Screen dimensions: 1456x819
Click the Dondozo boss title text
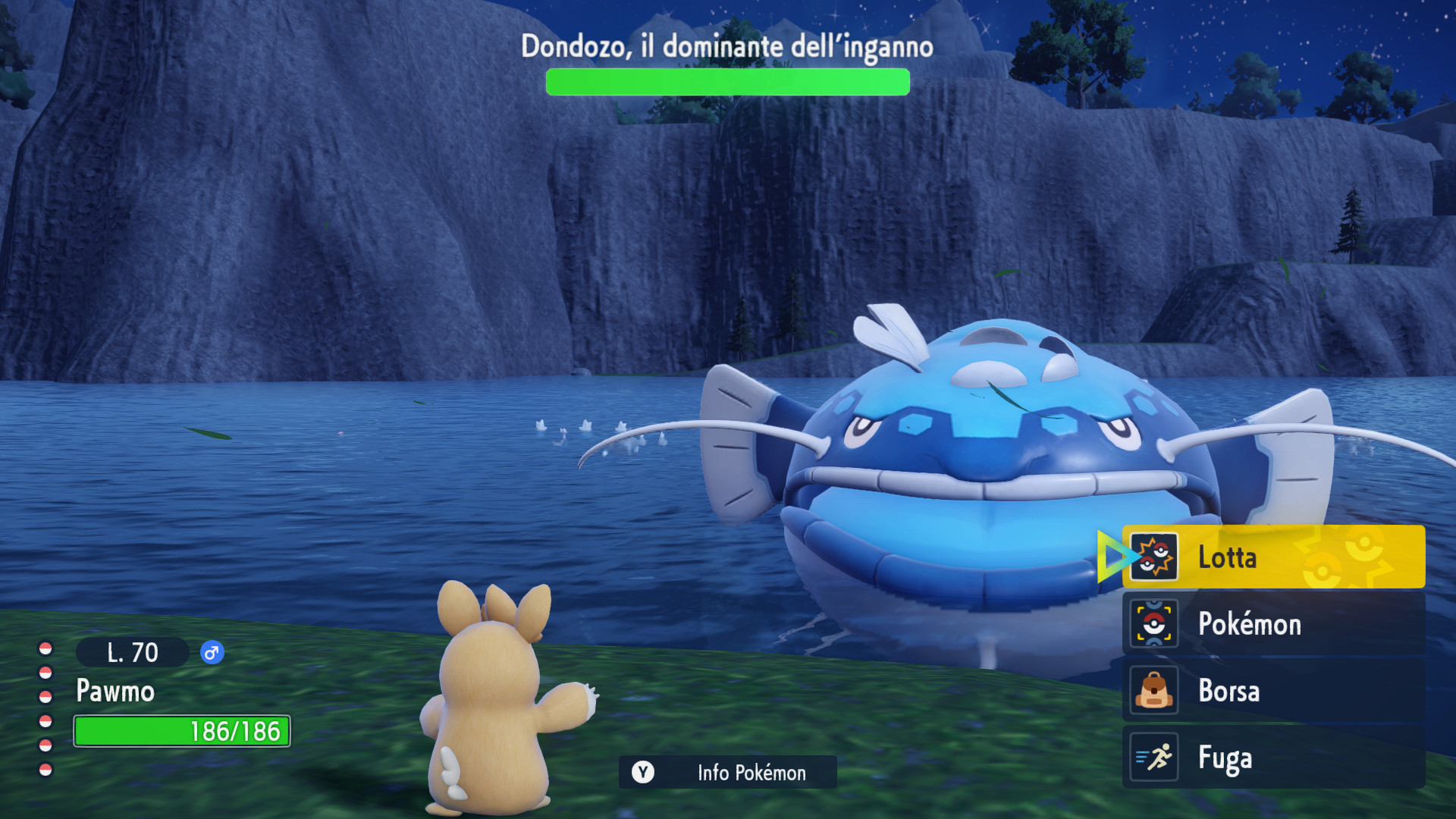coord(726,45)
